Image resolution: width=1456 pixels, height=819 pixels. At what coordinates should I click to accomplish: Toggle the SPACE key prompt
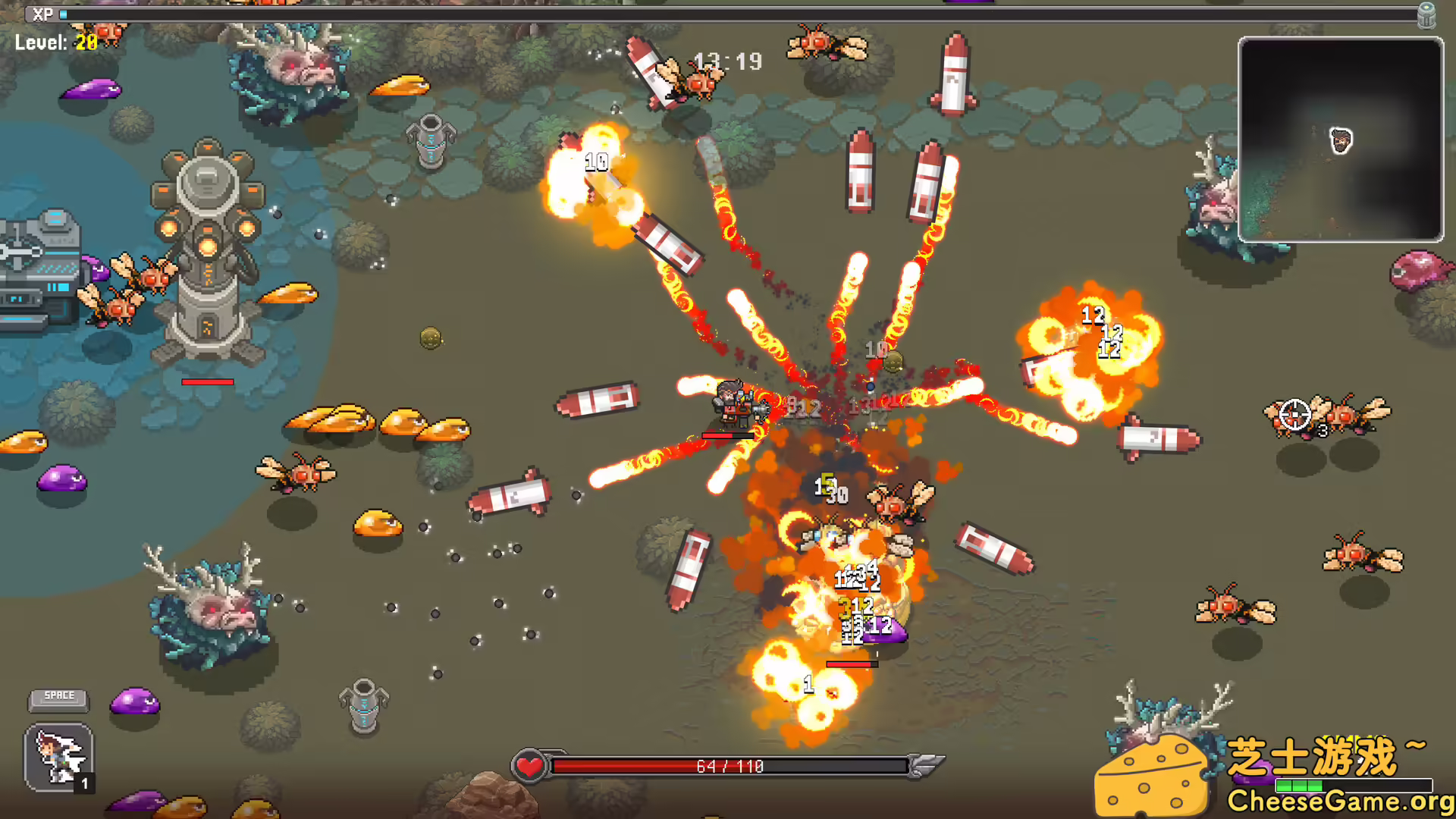(x=58, y=695)
